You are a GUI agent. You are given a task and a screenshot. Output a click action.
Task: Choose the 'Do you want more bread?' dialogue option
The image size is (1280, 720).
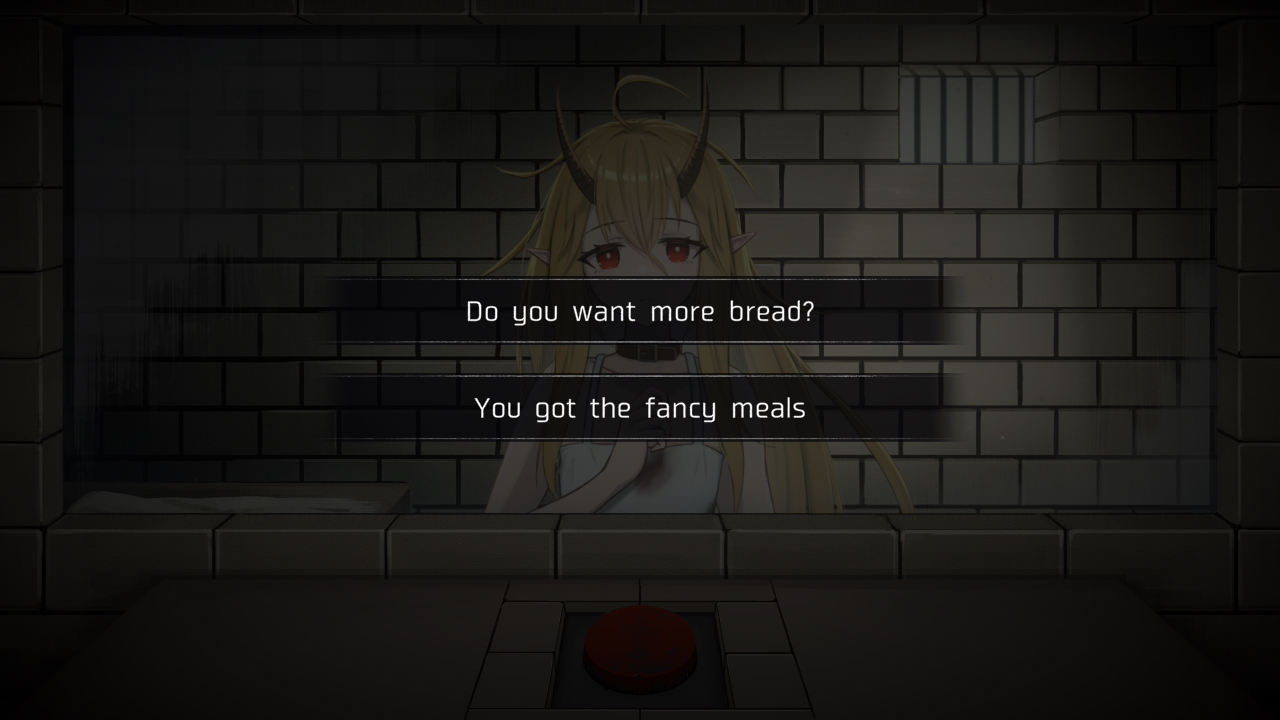point(640,311)
